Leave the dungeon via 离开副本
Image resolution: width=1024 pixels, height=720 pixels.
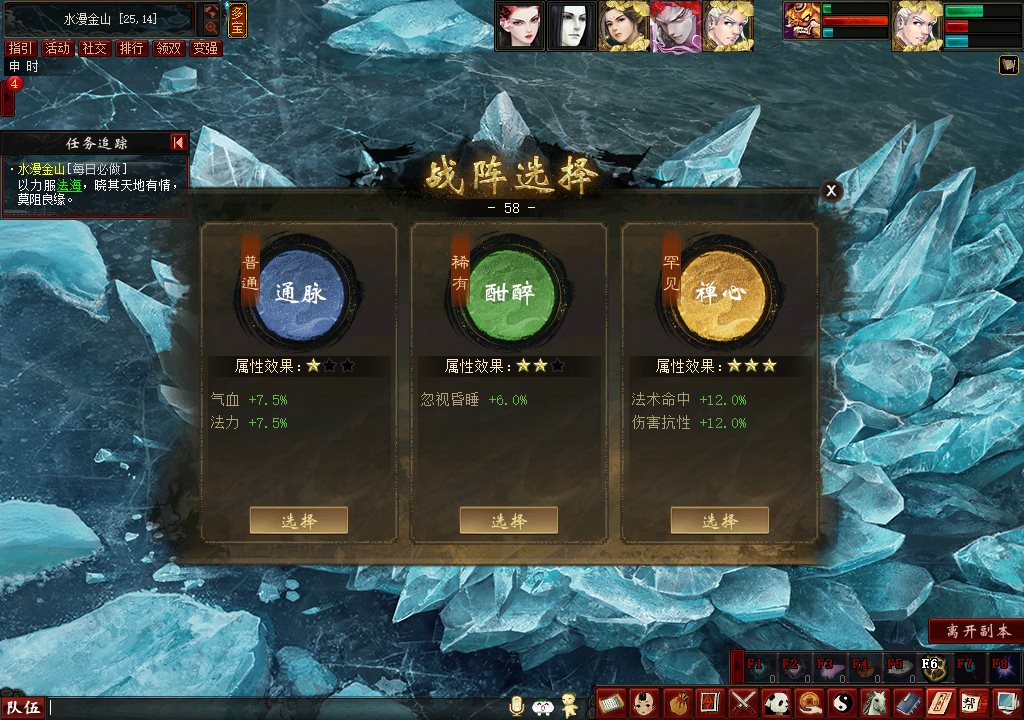pos(973,631)
